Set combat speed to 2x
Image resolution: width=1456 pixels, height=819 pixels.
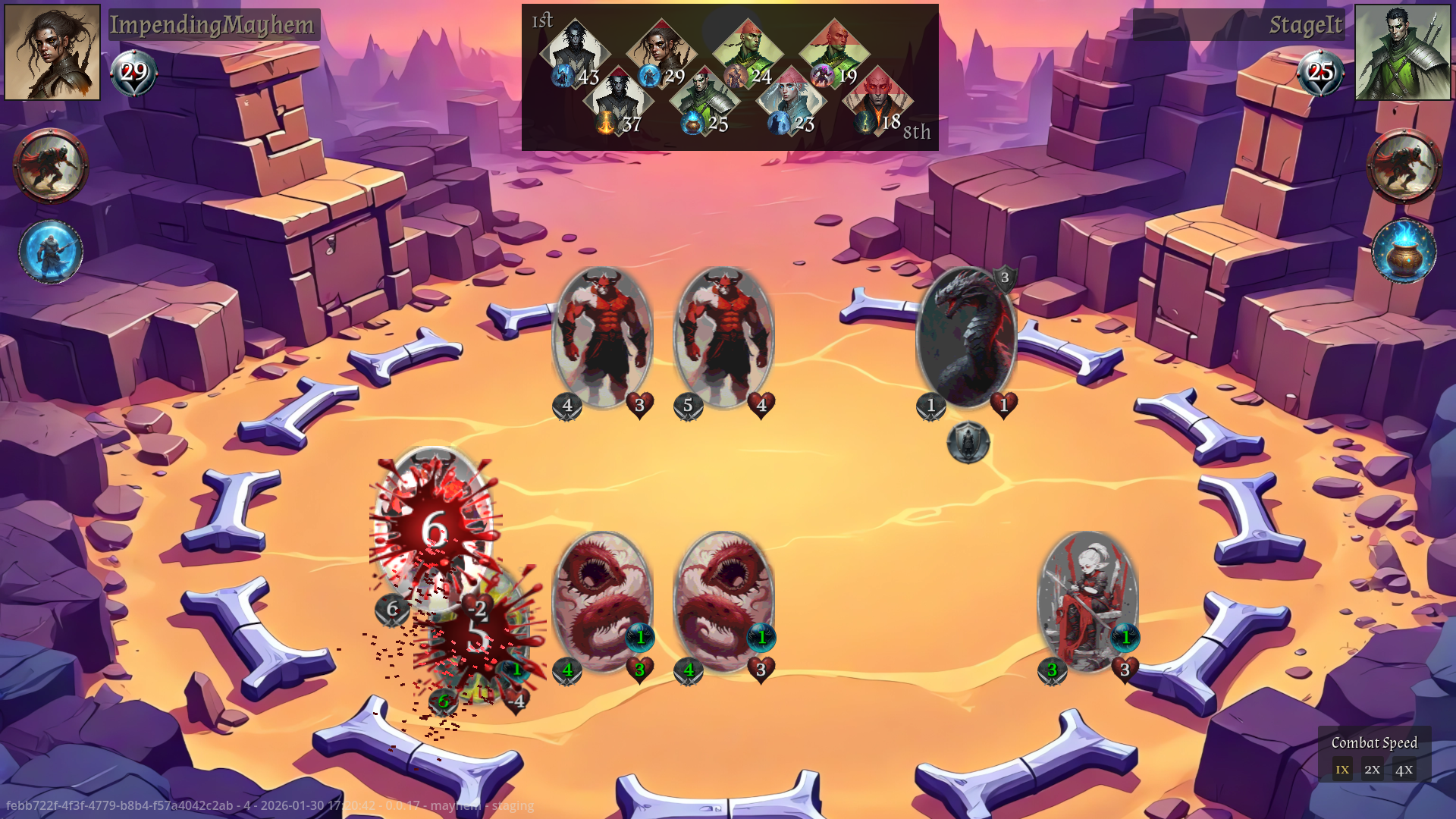pyautogui.click(x=1372, y=769)
